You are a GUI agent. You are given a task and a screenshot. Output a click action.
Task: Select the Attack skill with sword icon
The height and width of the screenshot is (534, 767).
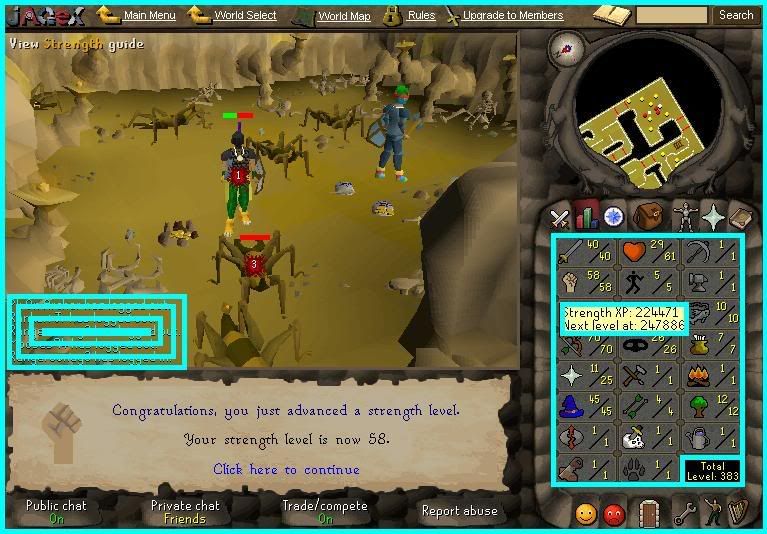coord(585,254)
